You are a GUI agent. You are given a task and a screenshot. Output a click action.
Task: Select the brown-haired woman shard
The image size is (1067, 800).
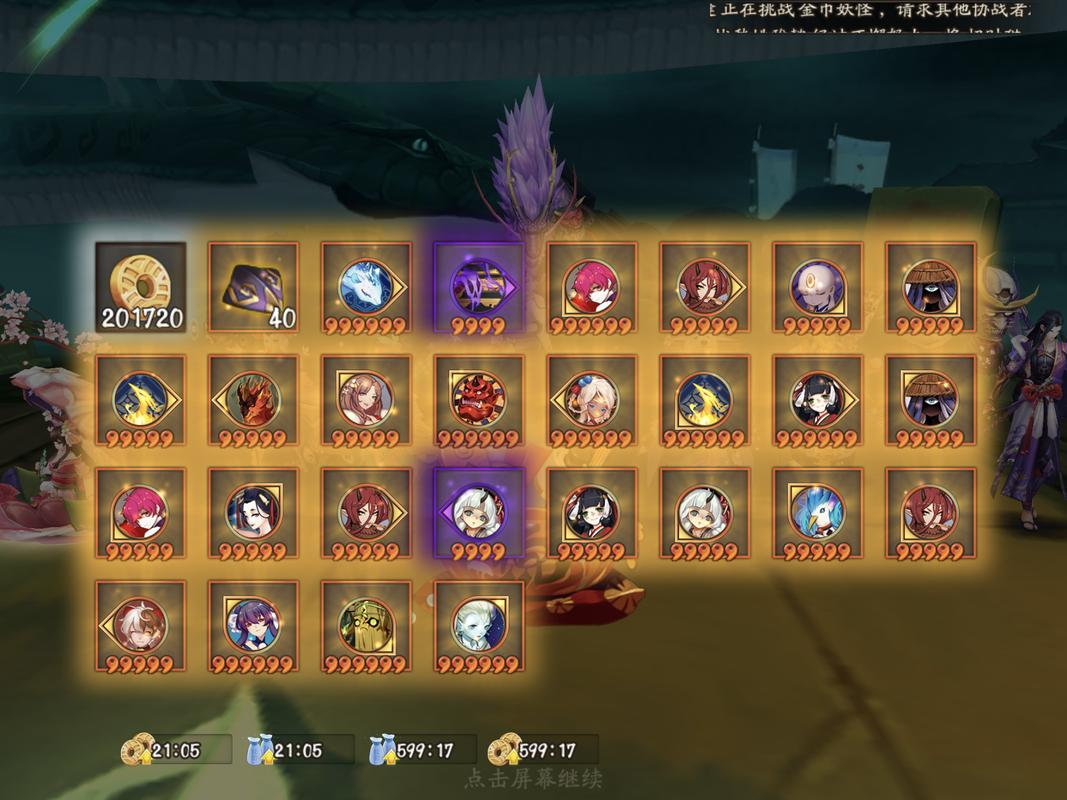[x=366, y=400]
